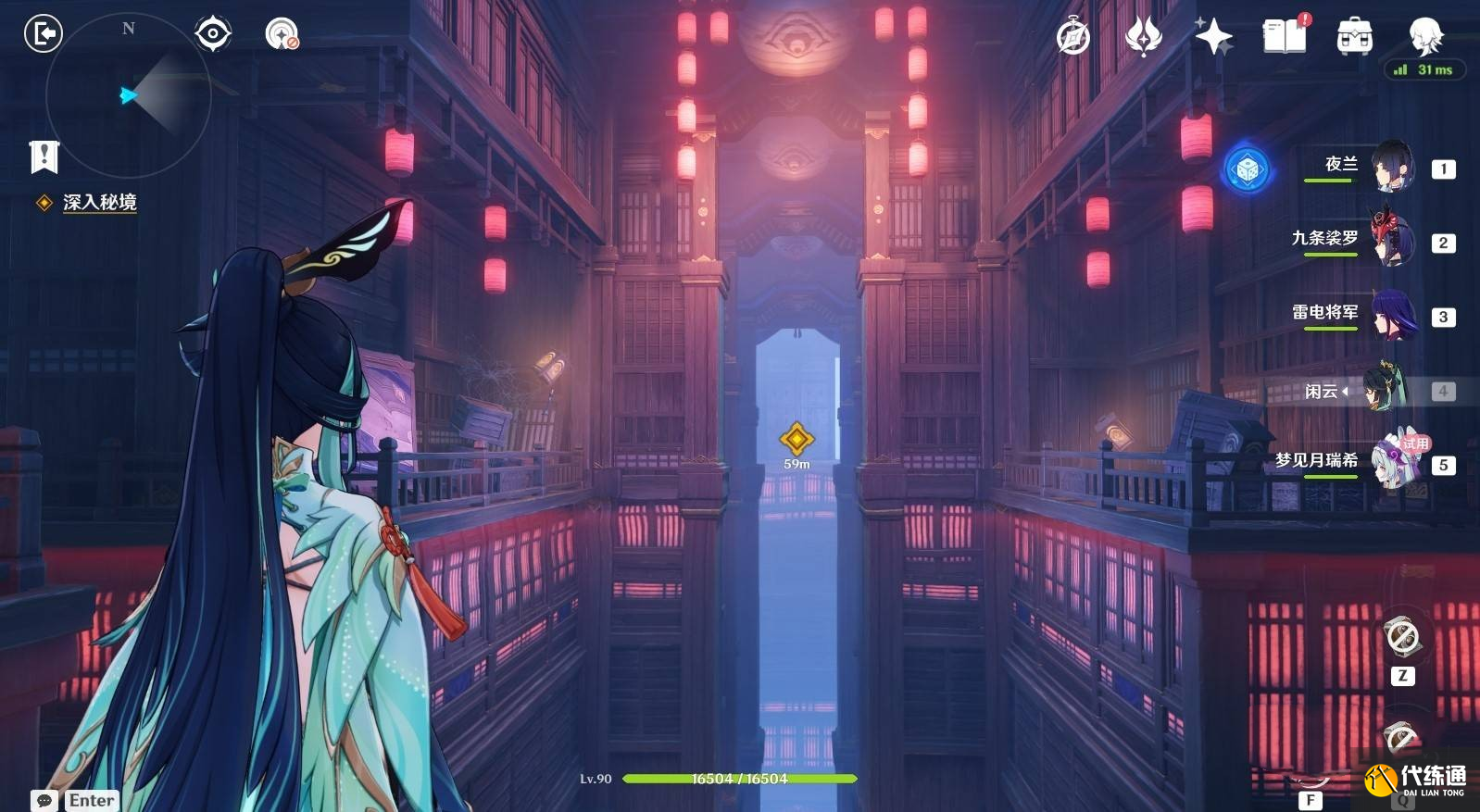Click the exit domain door icon
1480x812 pixels.
click(43, 34)
